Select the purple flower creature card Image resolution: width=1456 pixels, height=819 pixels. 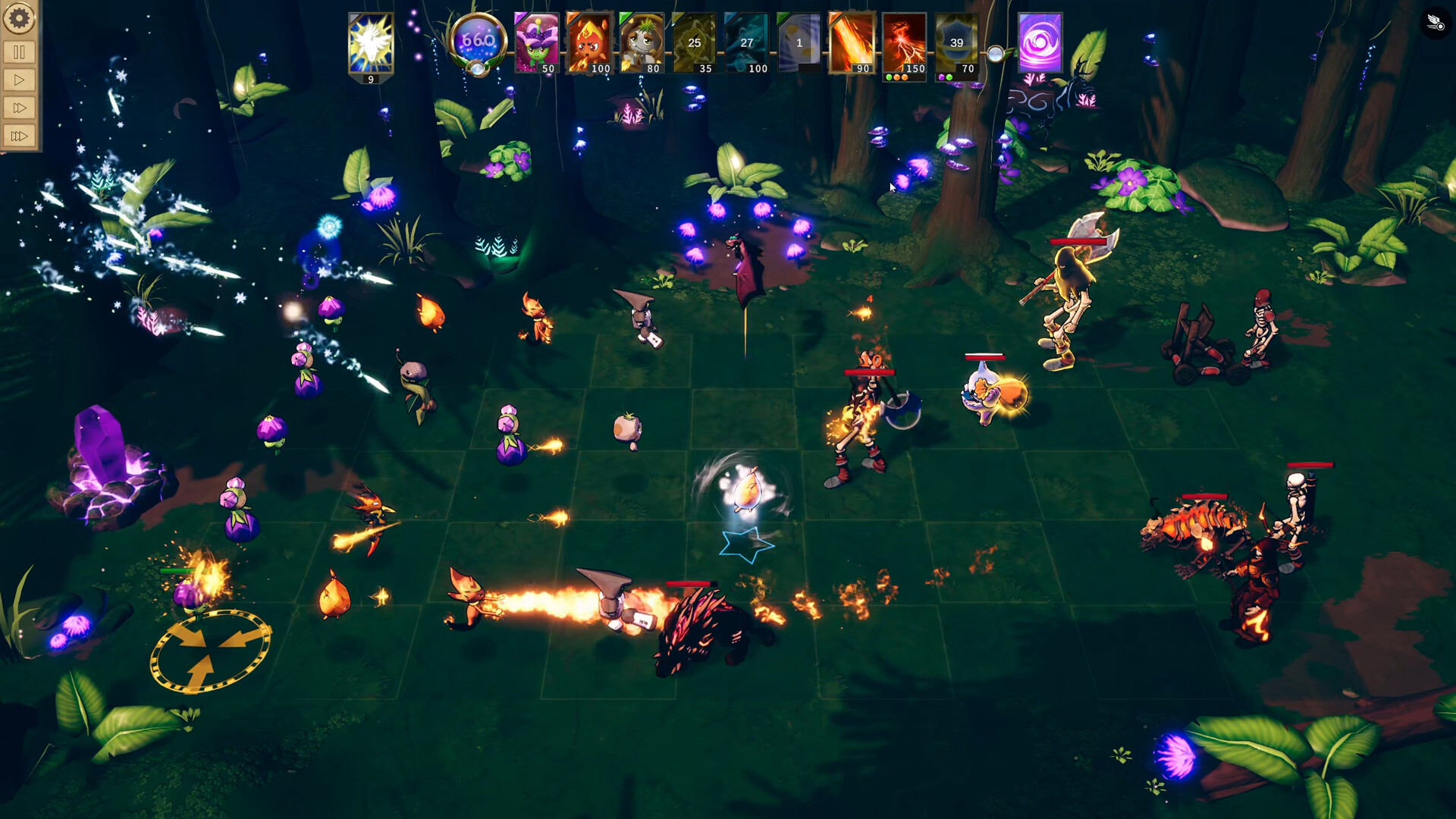tap(536, 43)
